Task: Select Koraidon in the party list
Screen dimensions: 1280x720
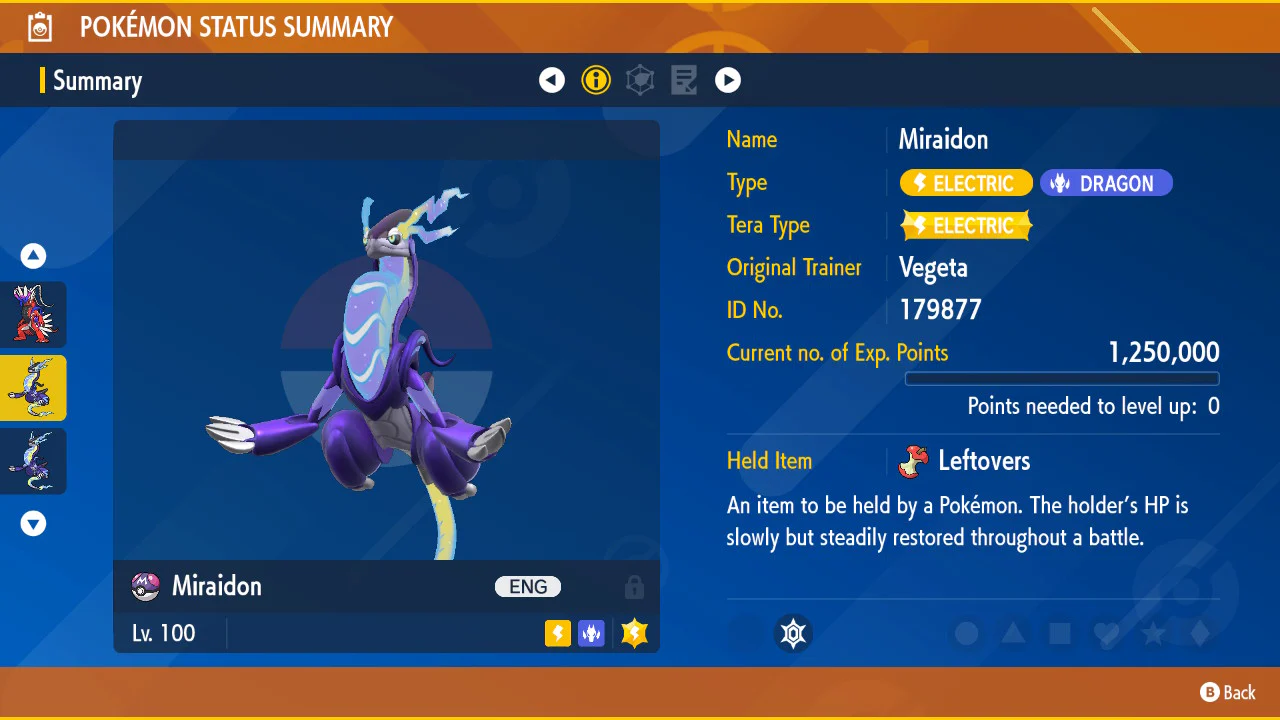Action: 34,314
